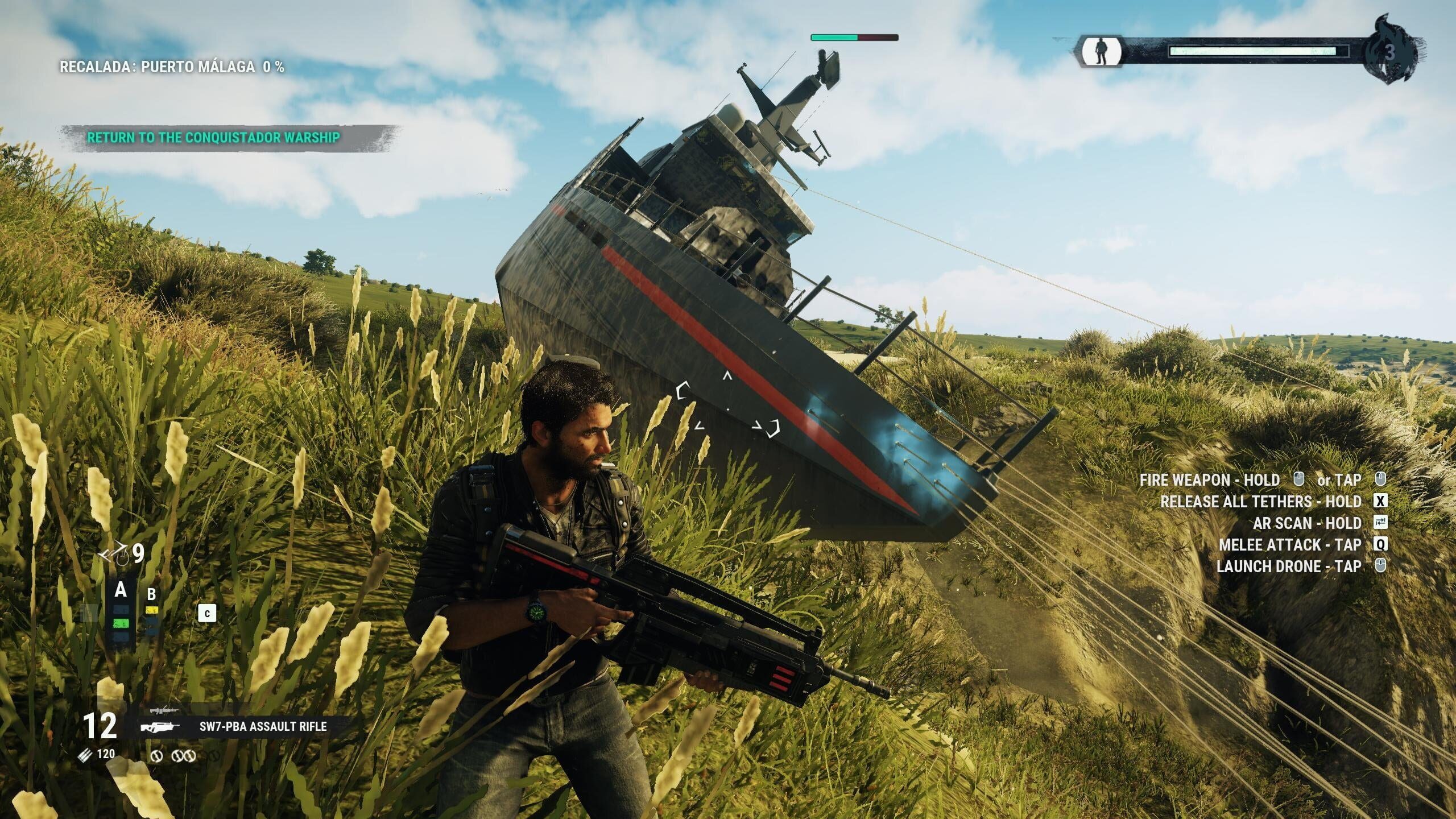Toggle the yellow module in loadout B
1456x819 pixels.
pyautogui.click(x=151, y=611)
